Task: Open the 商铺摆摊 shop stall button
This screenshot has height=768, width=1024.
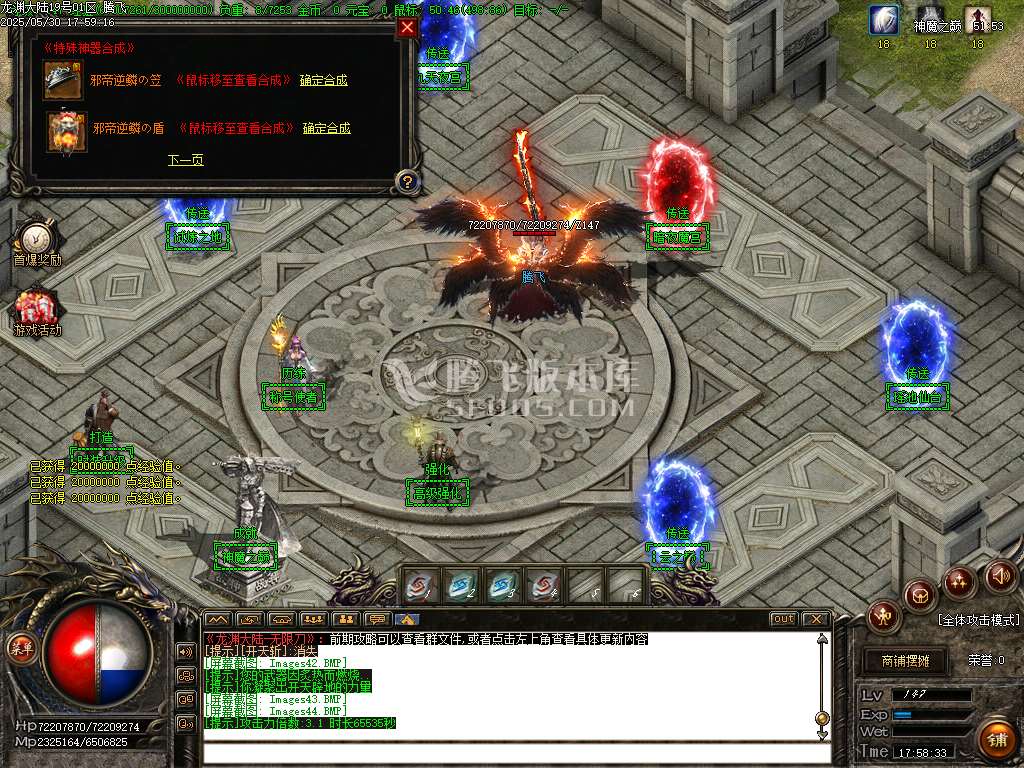Action: click(x=905, y=661)
